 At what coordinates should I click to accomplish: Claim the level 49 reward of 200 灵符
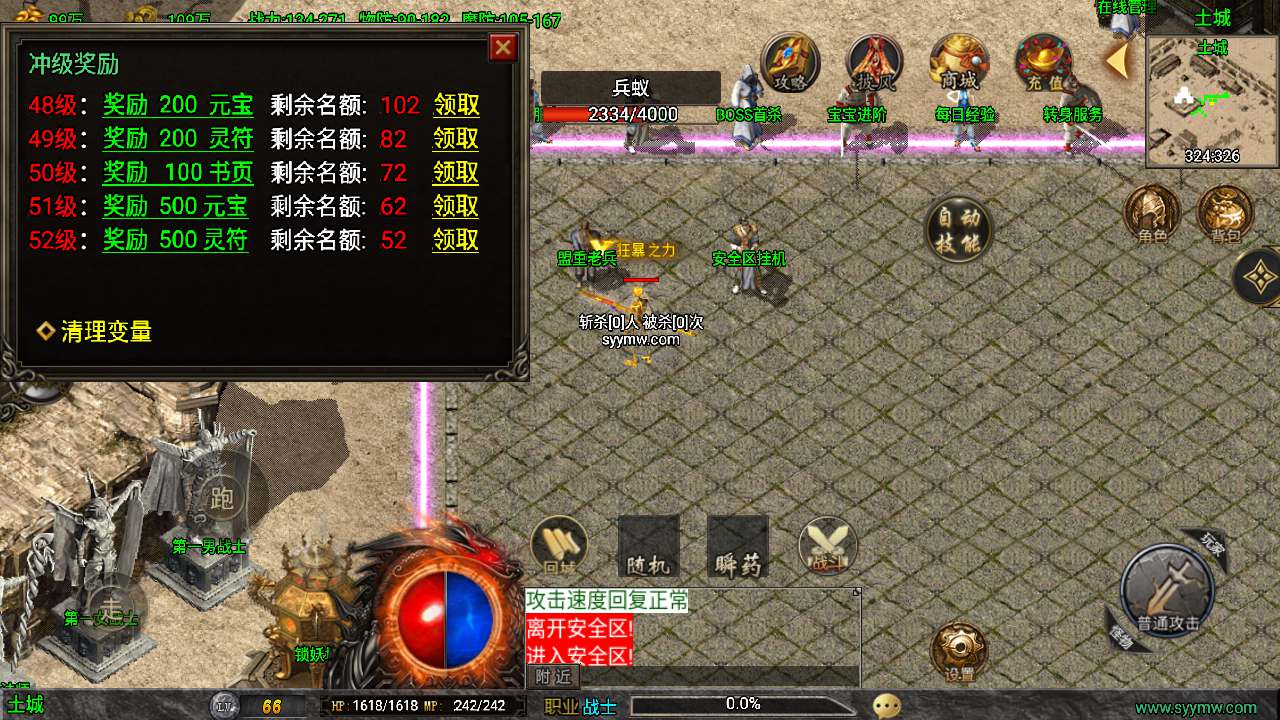tap(455, 139)
